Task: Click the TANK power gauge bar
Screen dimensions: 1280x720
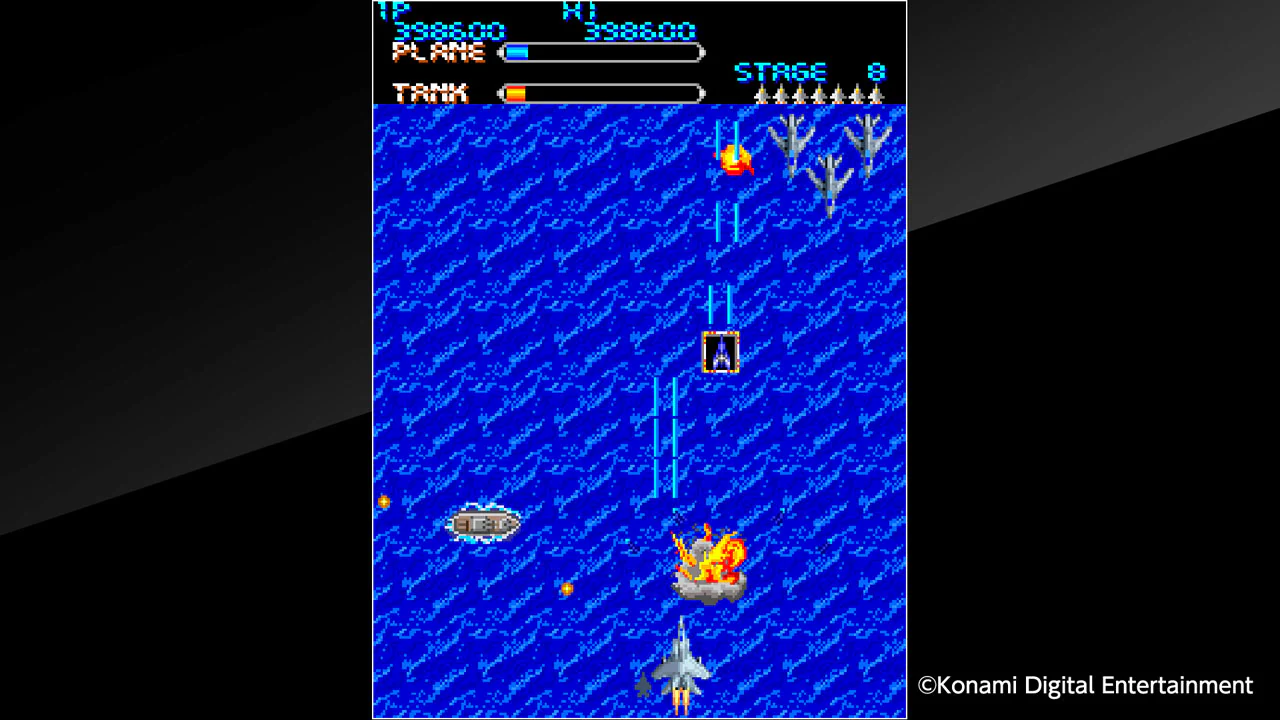Action: pyautogui.click(x=600, y=93)
